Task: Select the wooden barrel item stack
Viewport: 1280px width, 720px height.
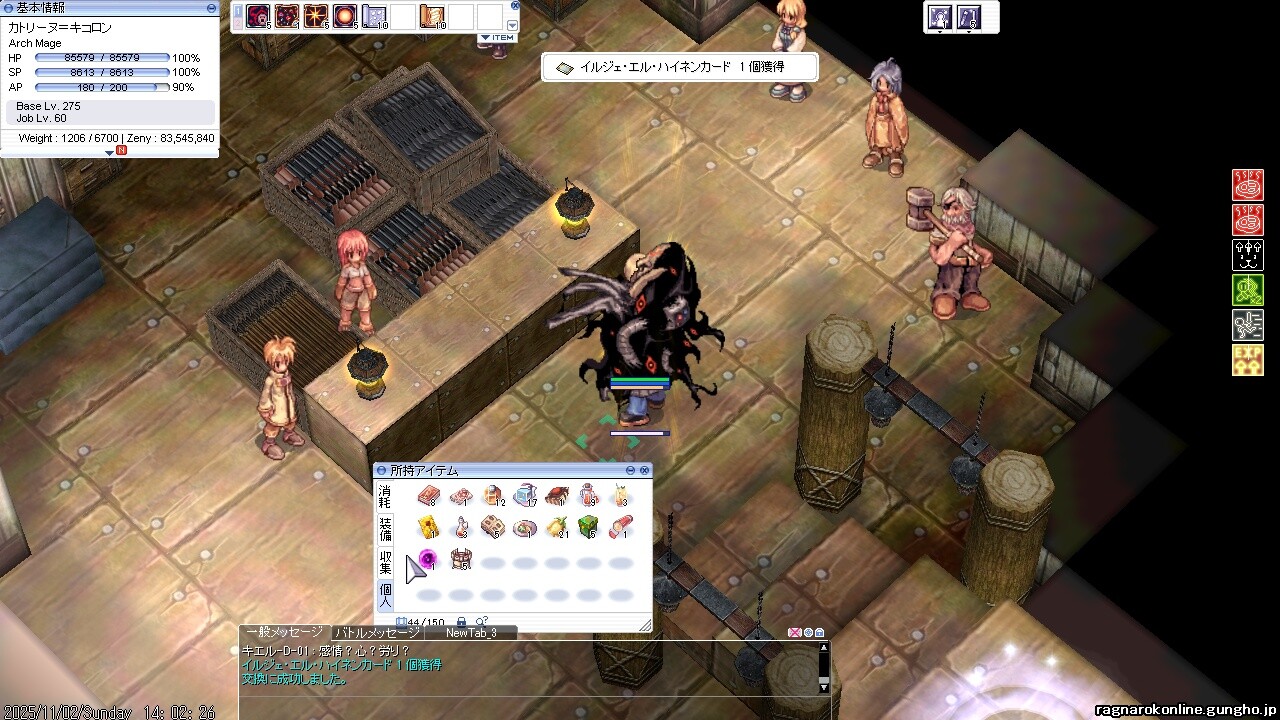Action: (460, 560)
